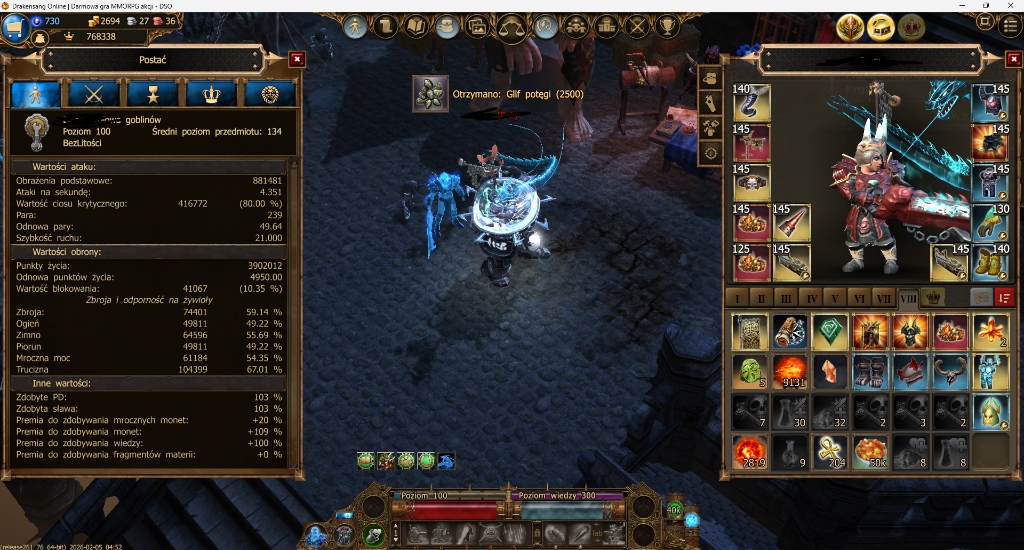
Task: Close the Postać character panel
Action: pyautogui.click(x=296, y=60)
